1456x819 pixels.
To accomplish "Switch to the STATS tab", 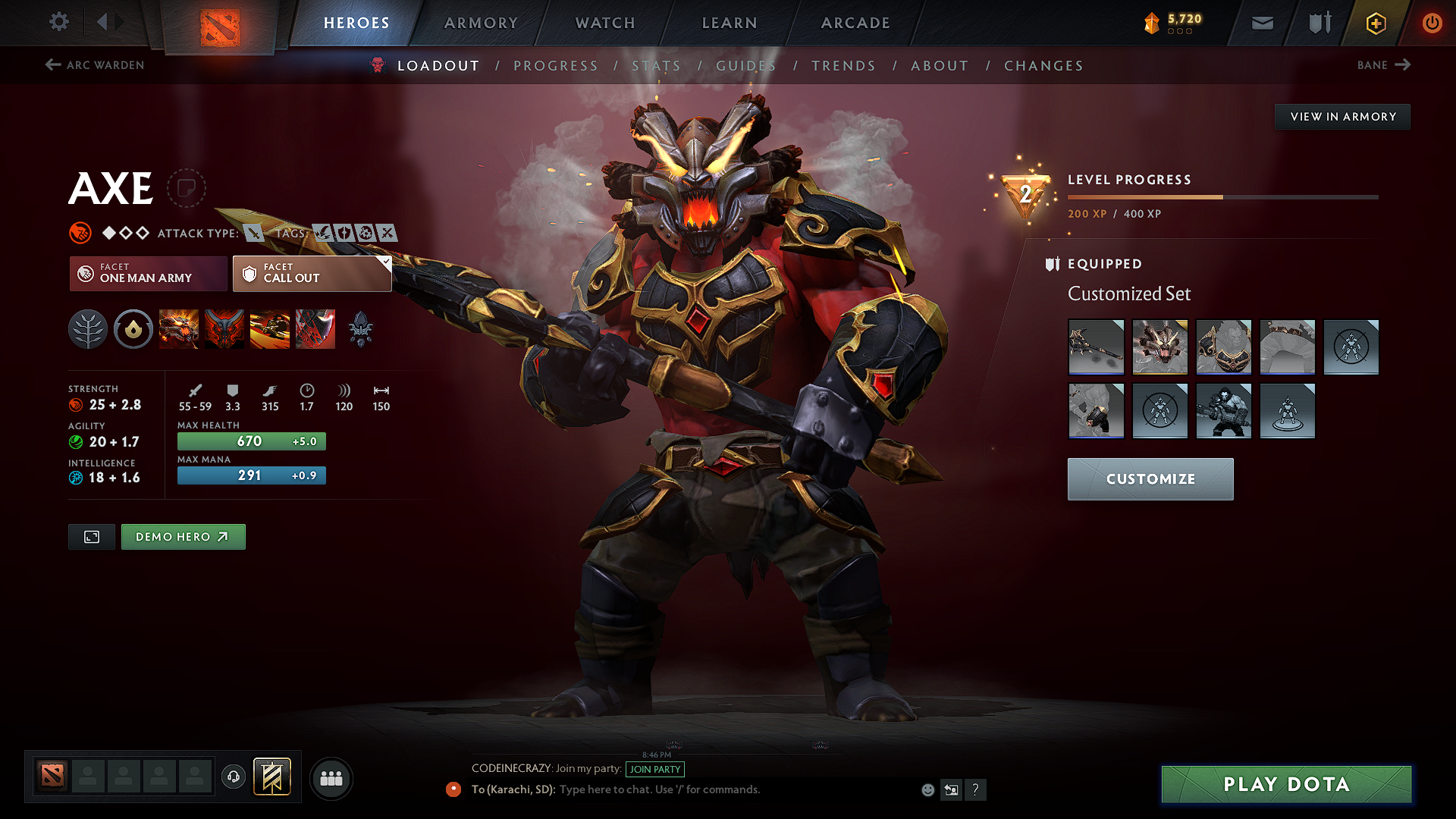I will pyautogui.click(x=657, y=66).
